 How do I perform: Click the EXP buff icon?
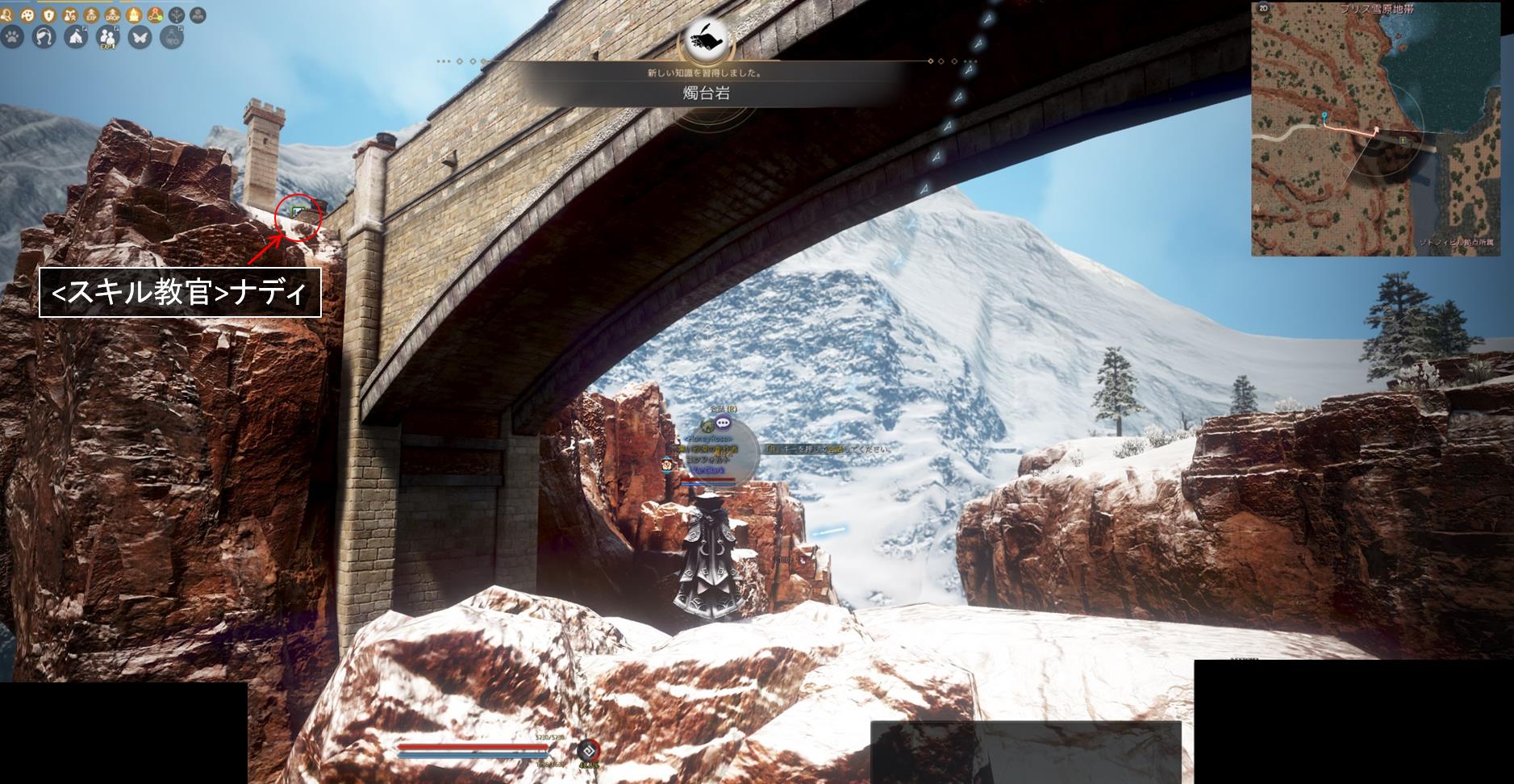click(x=90, y=15)
